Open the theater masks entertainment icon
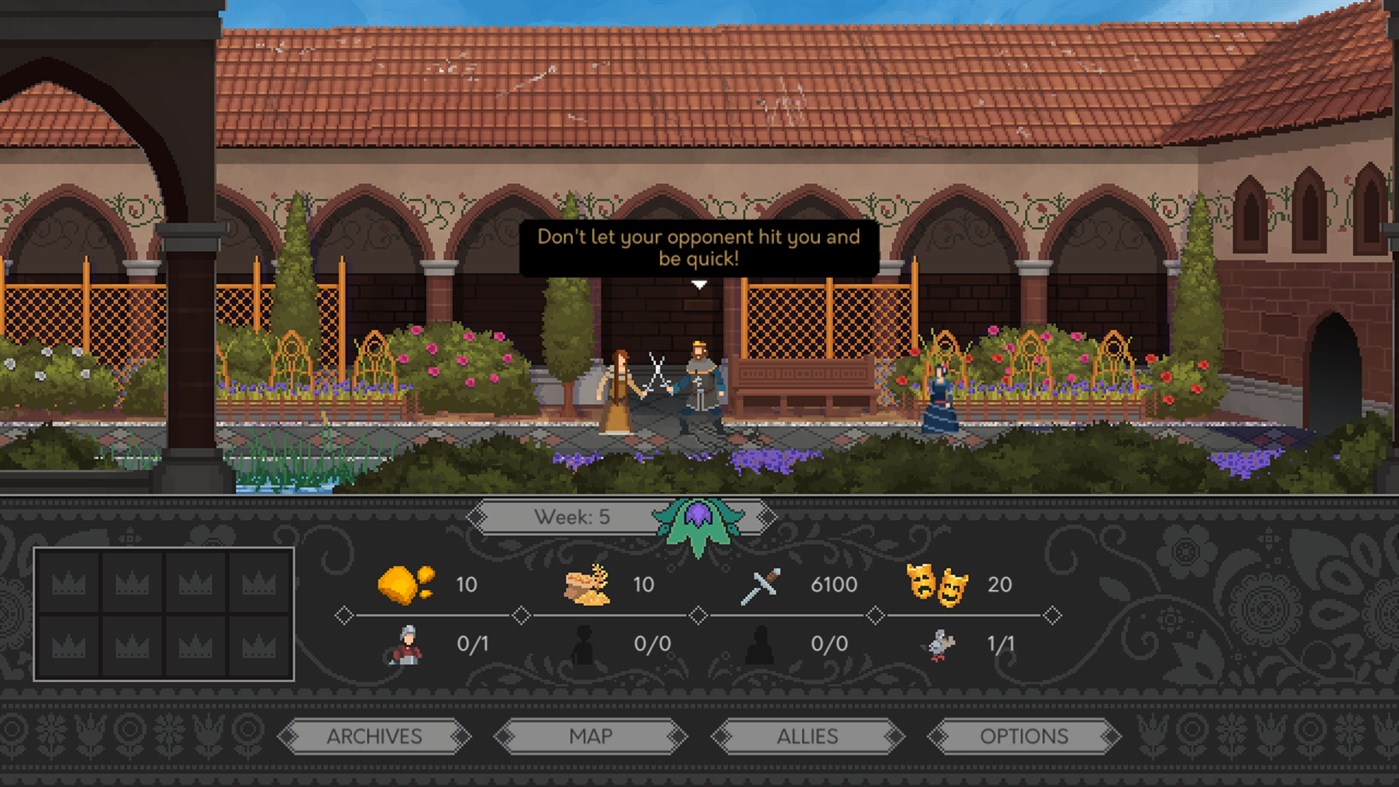This screenshot has width=1399, height=787. (940, 585)
